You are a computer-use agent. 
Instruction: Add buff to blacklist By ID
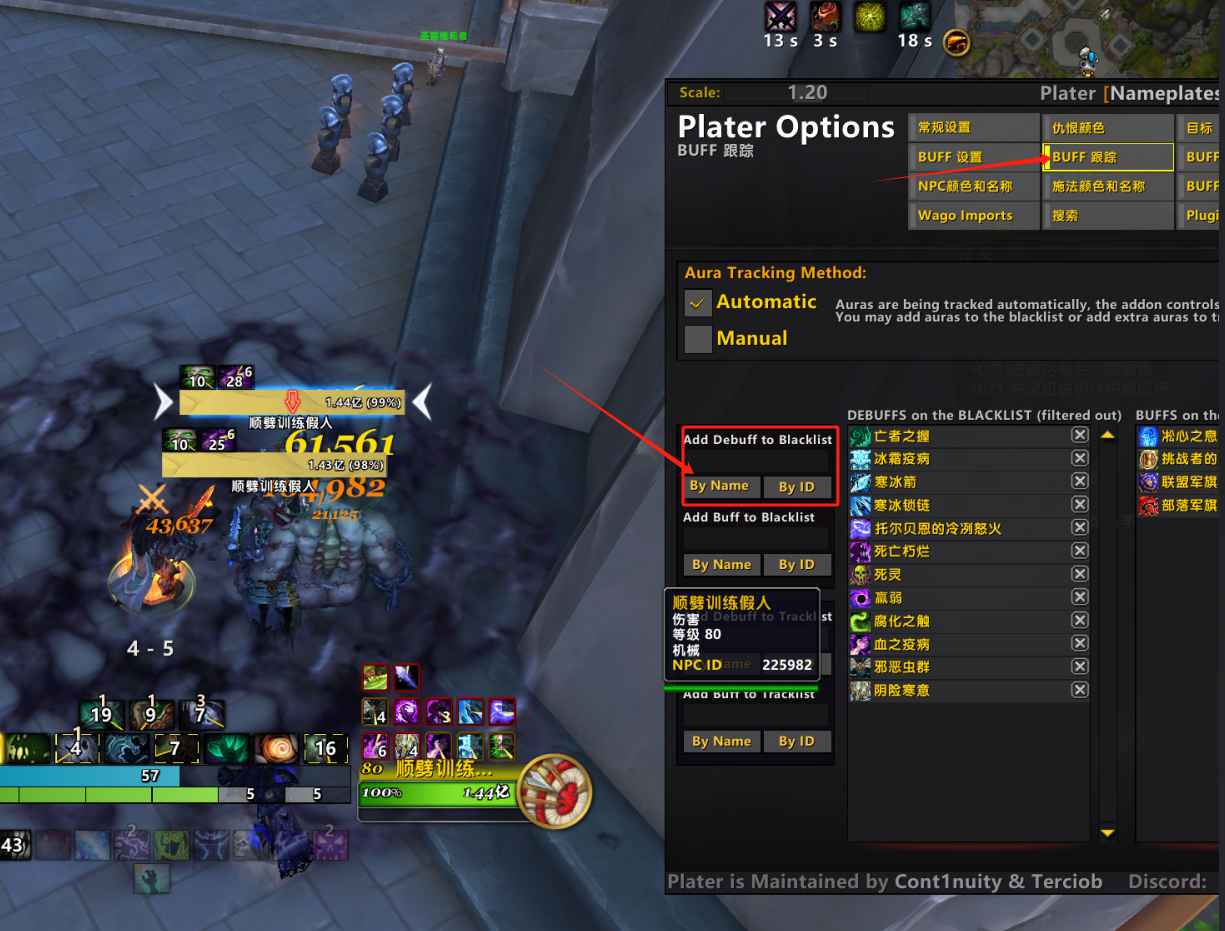click(796, 565)
